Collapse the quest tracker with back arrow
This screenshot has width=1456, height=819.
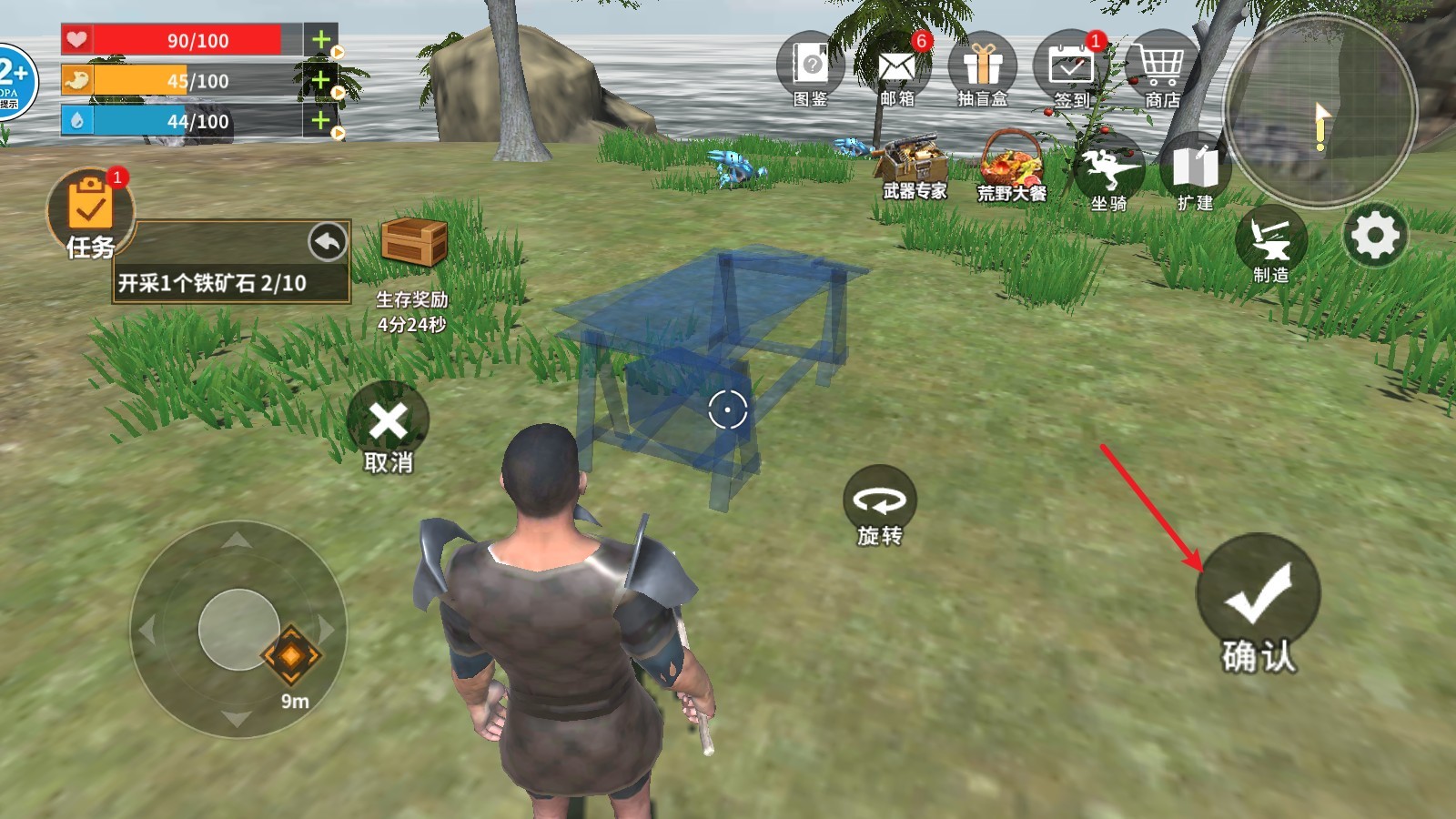click(x=328, y=242)
